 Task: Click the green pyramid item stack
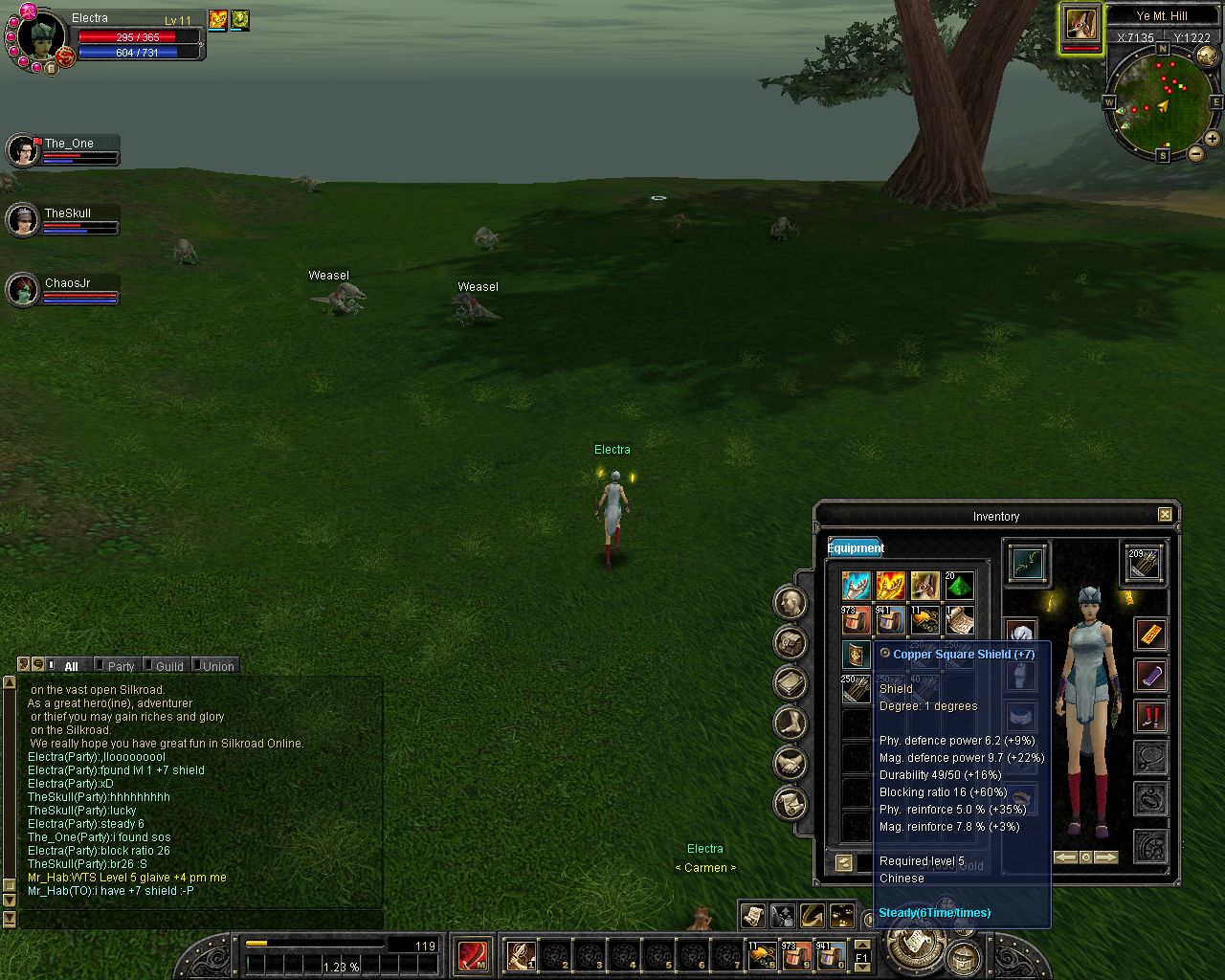click(959, 586)
